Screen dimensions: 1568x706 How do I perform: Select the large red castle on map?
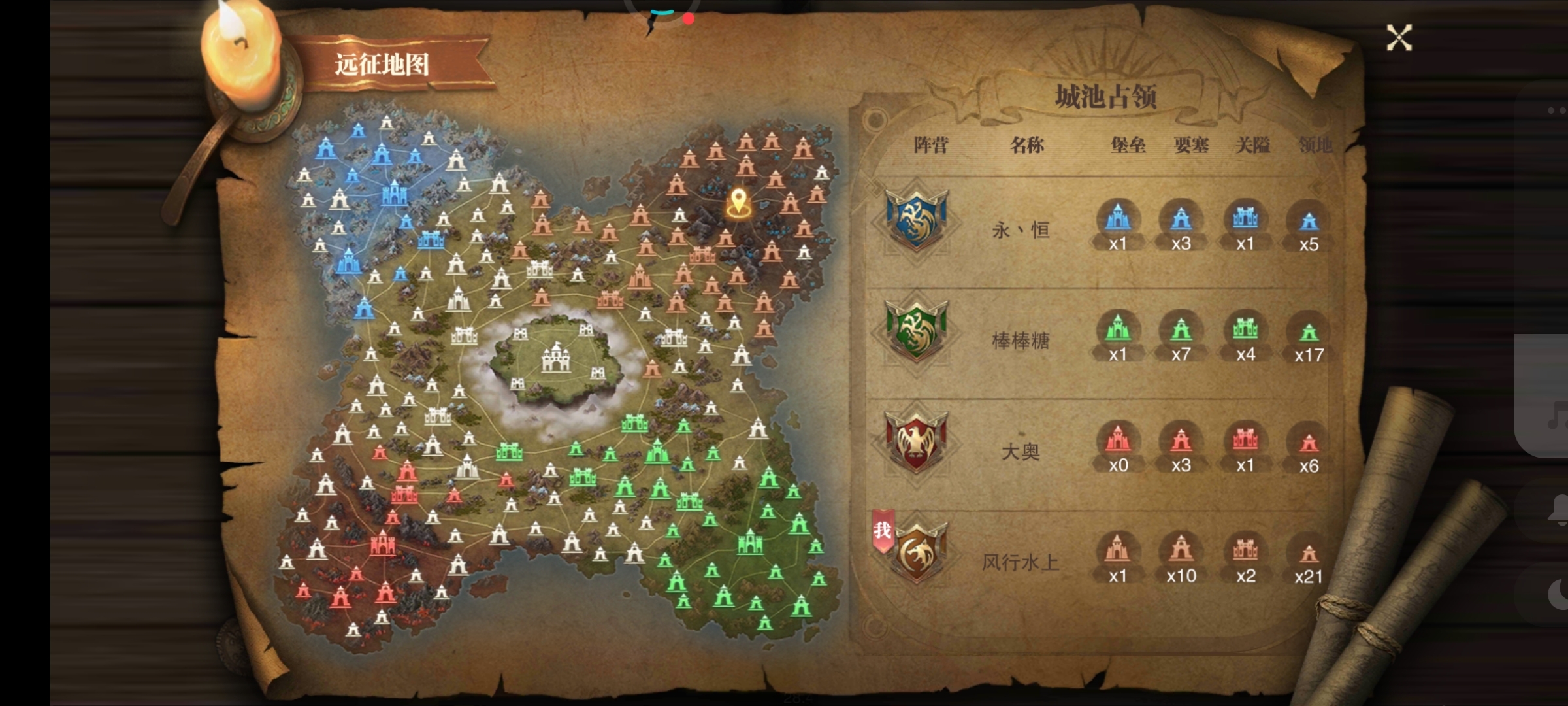coord(382,544)
